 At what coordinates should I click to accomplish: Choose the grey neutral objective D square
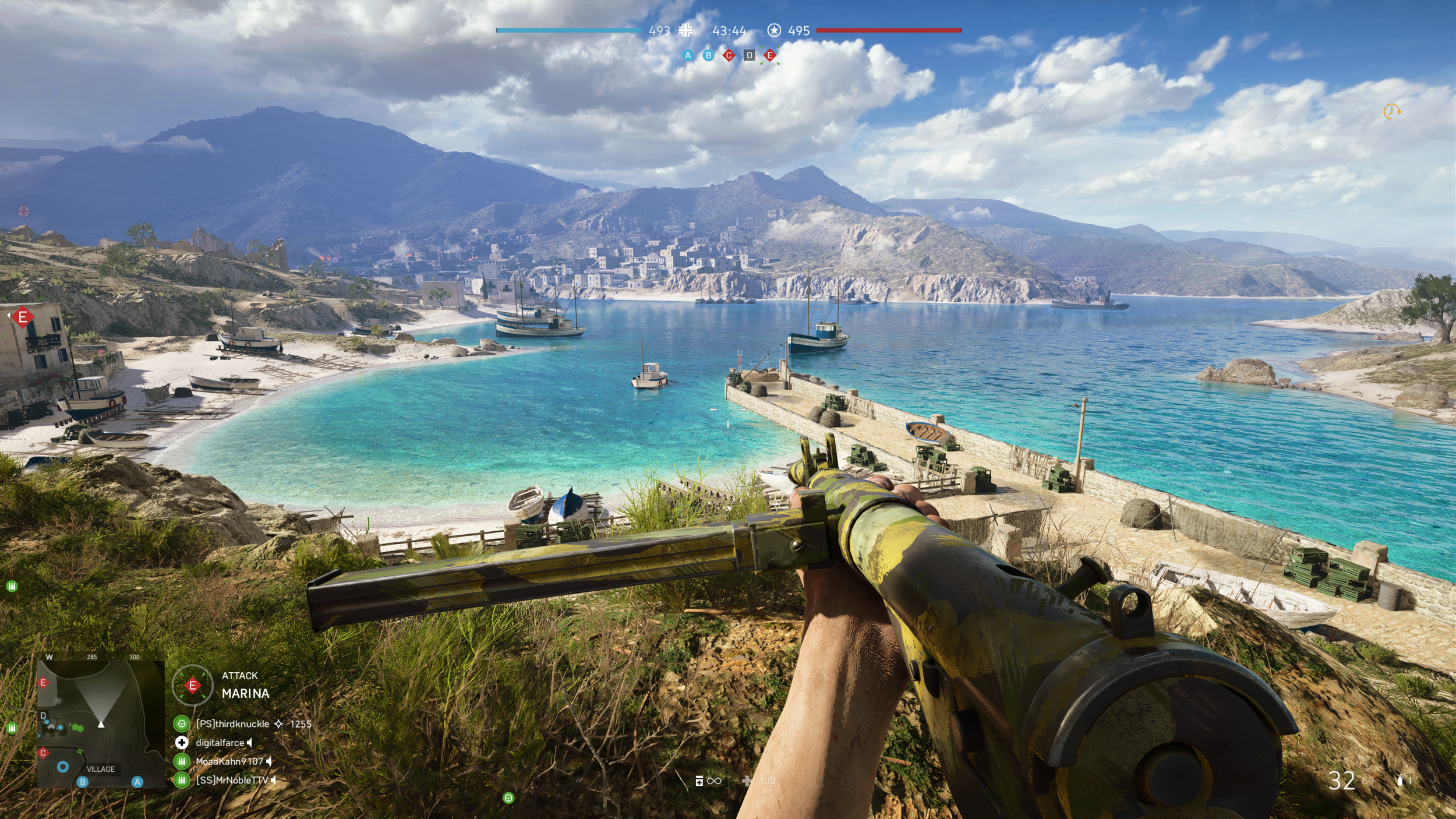click(x=750, y=55)
